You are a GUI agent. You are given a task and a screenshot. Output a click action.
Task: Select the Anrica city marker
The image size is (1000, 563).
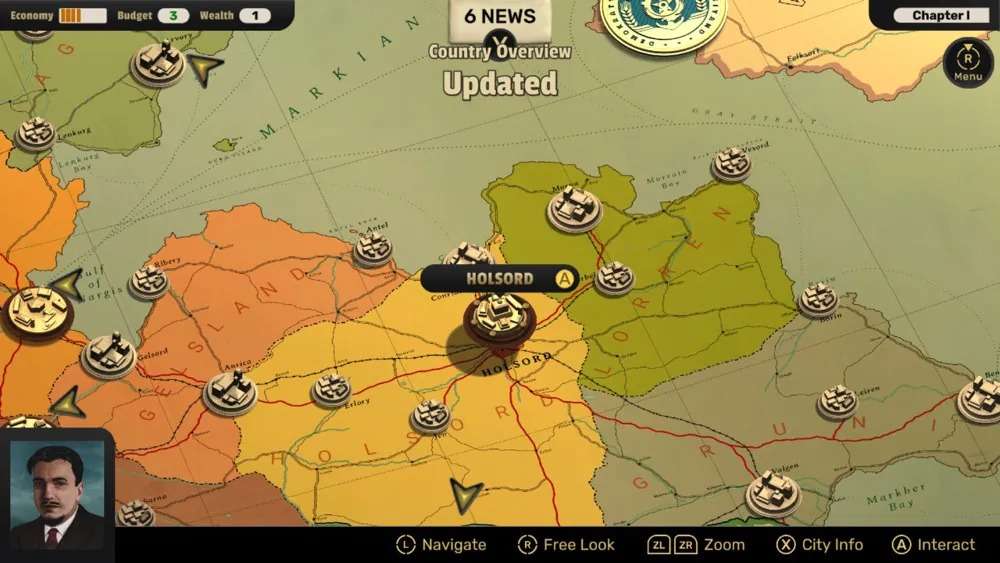230,391
